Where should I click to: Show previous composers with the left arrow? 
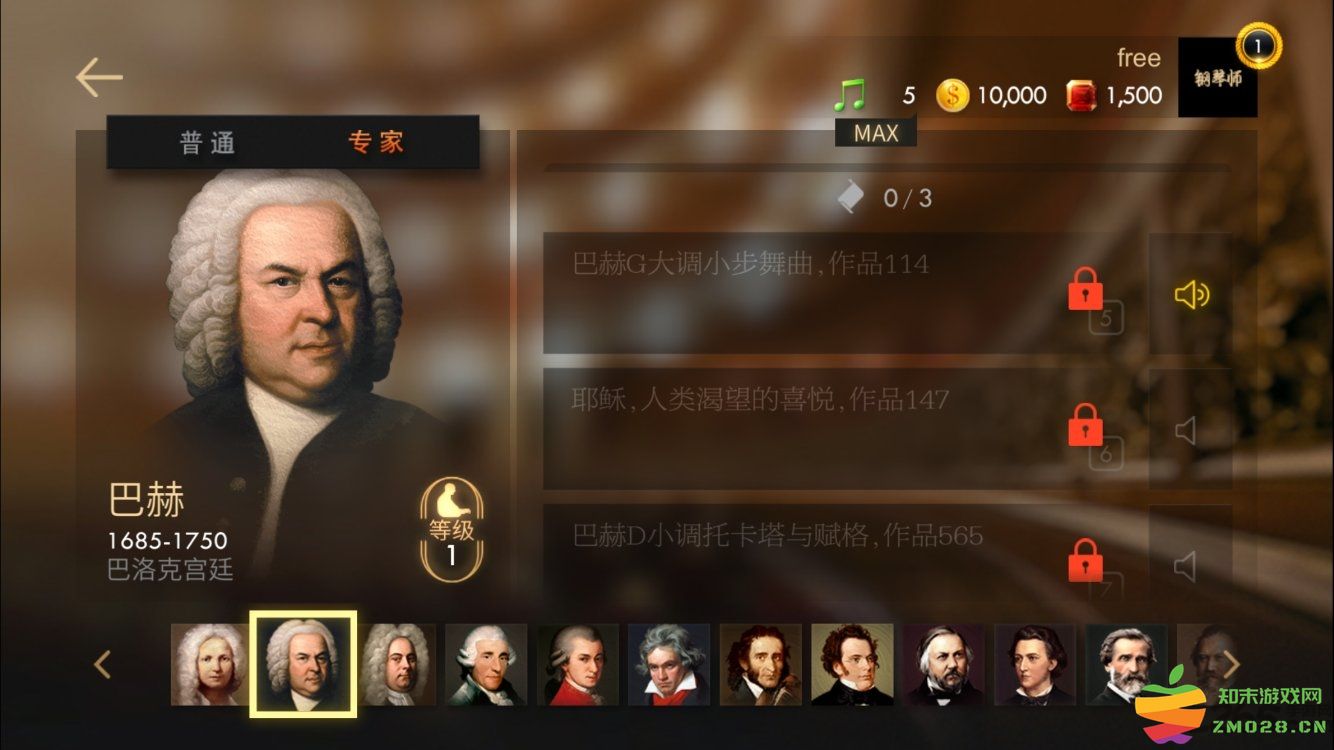pos(102,665)
